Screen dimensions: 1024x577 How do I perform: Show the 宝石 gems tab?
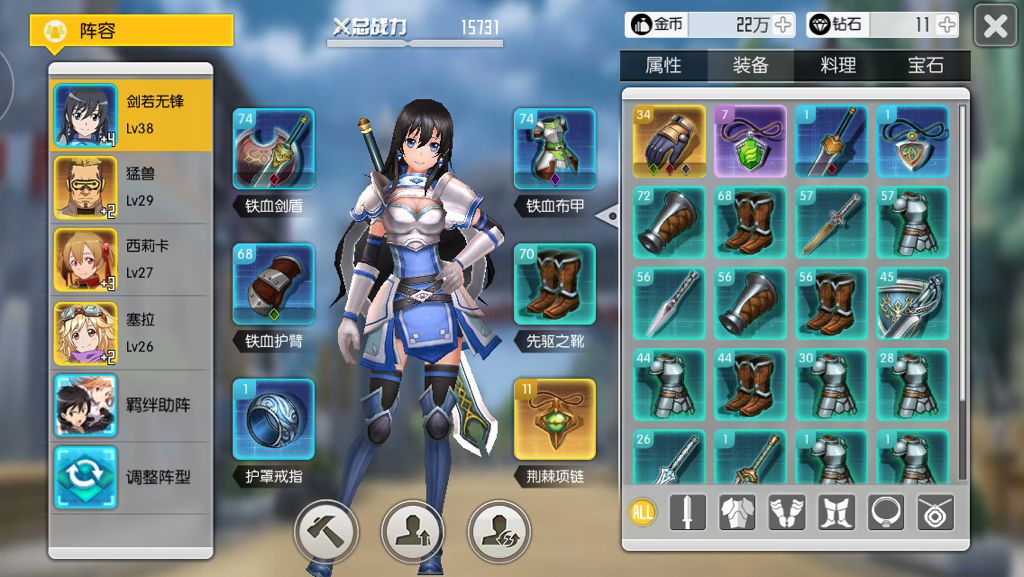pyautogui.click(x=925, y=65)
